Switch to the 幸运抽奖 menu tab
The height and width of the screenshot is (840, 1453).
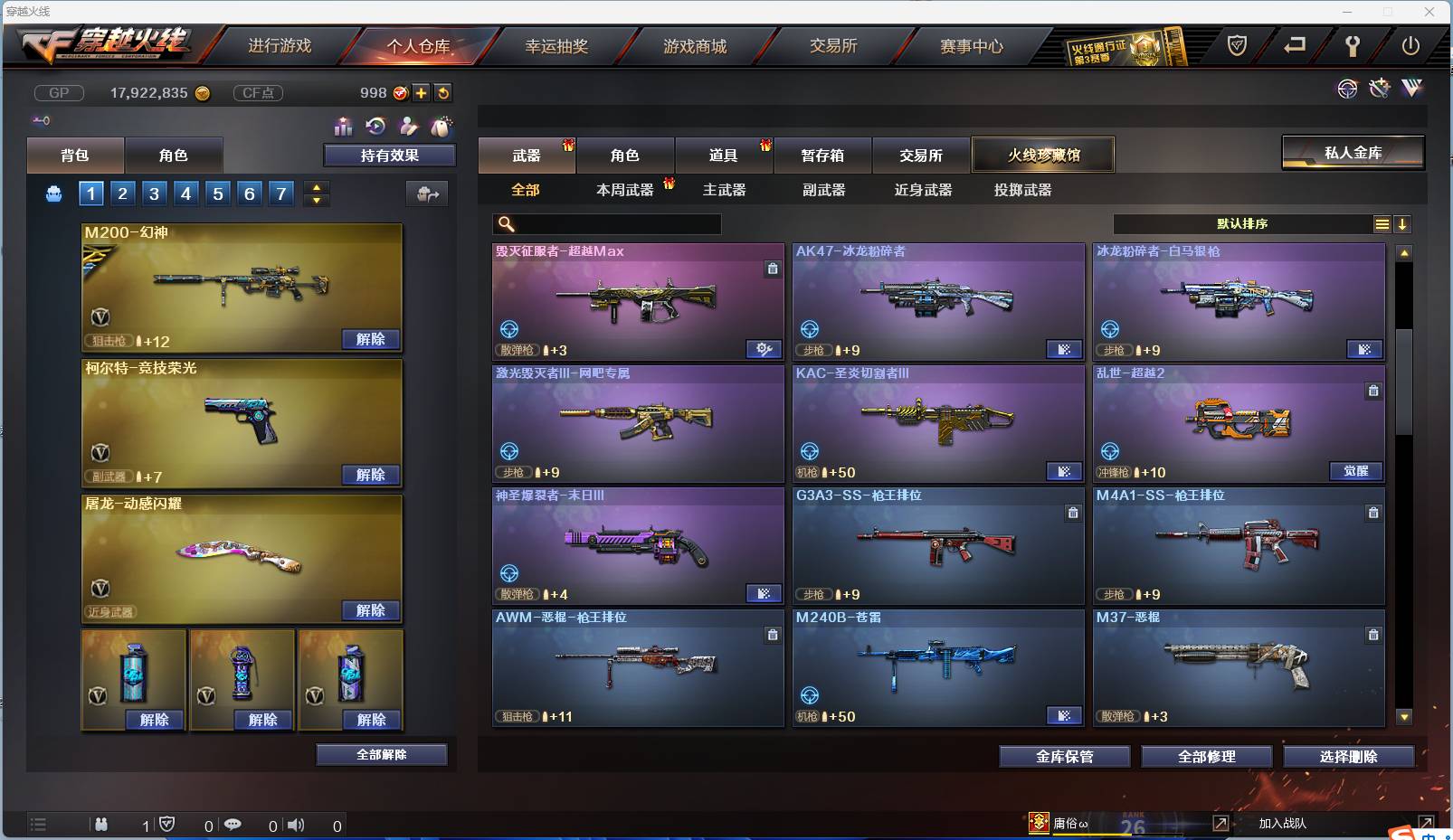pos(556,45)
